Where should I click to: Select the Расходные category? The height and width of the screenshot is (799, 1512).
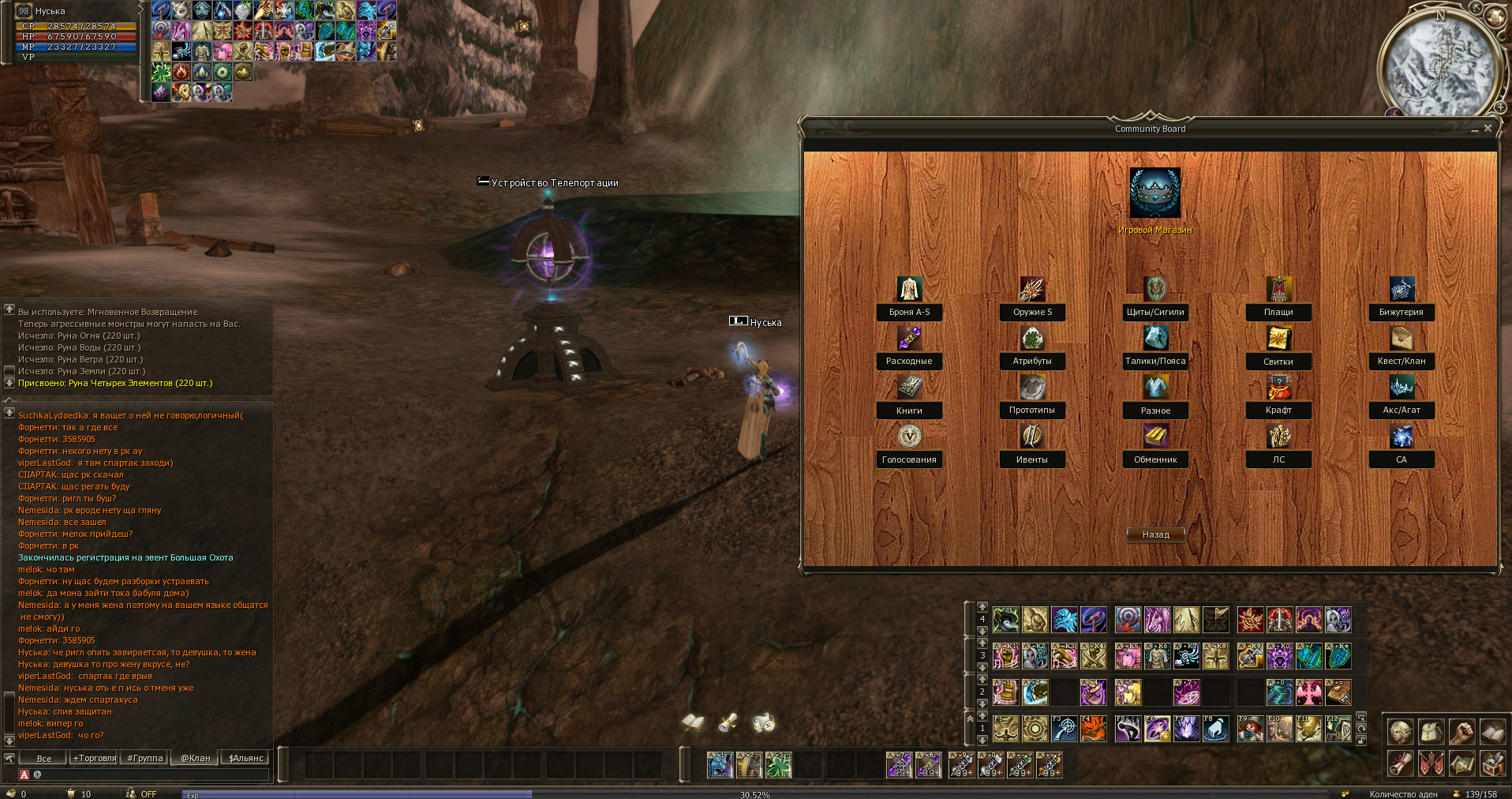click(x=909, y=361)
